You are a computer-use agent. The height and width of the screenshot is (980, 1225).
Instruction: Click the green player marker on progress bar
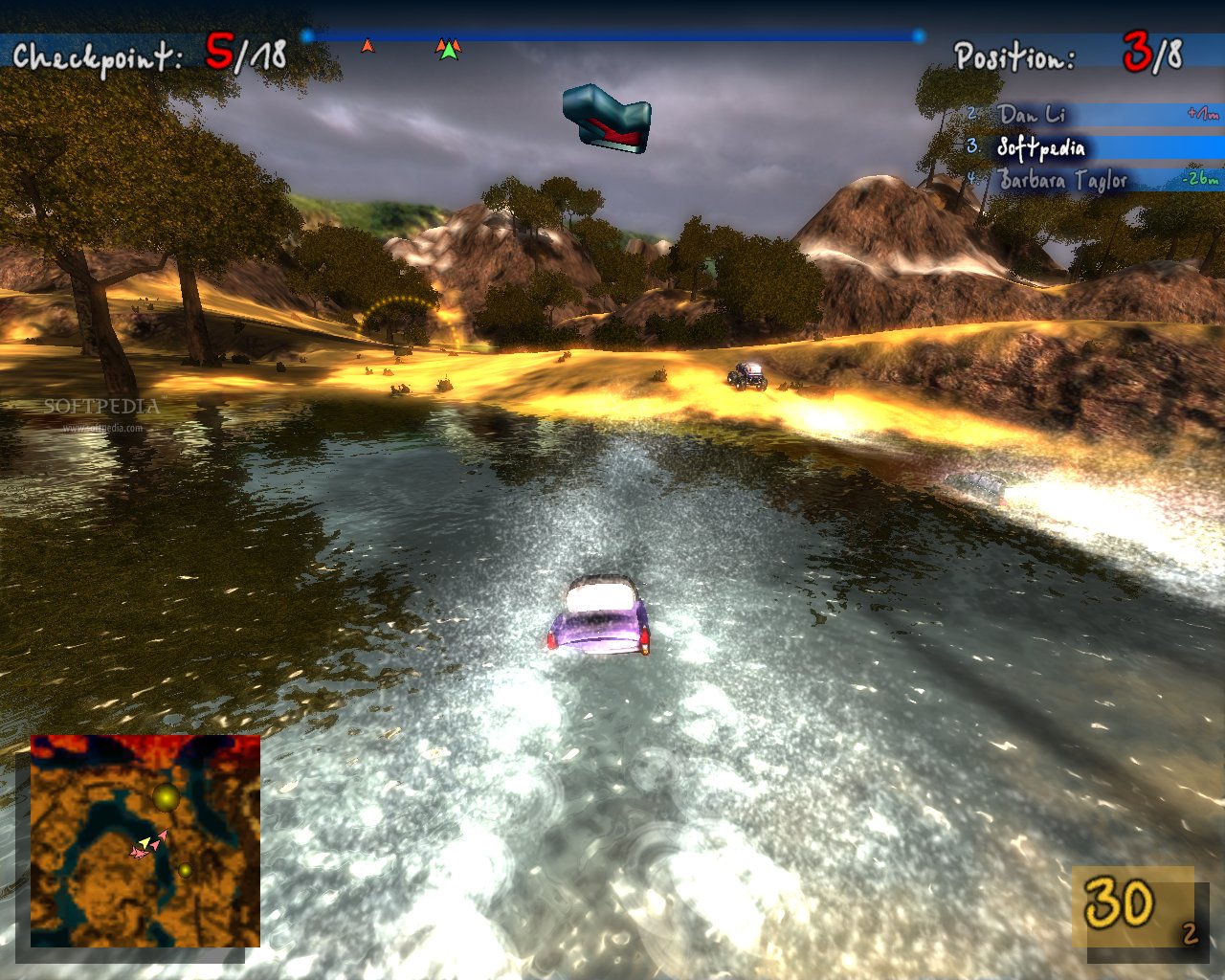pos(449,50)
